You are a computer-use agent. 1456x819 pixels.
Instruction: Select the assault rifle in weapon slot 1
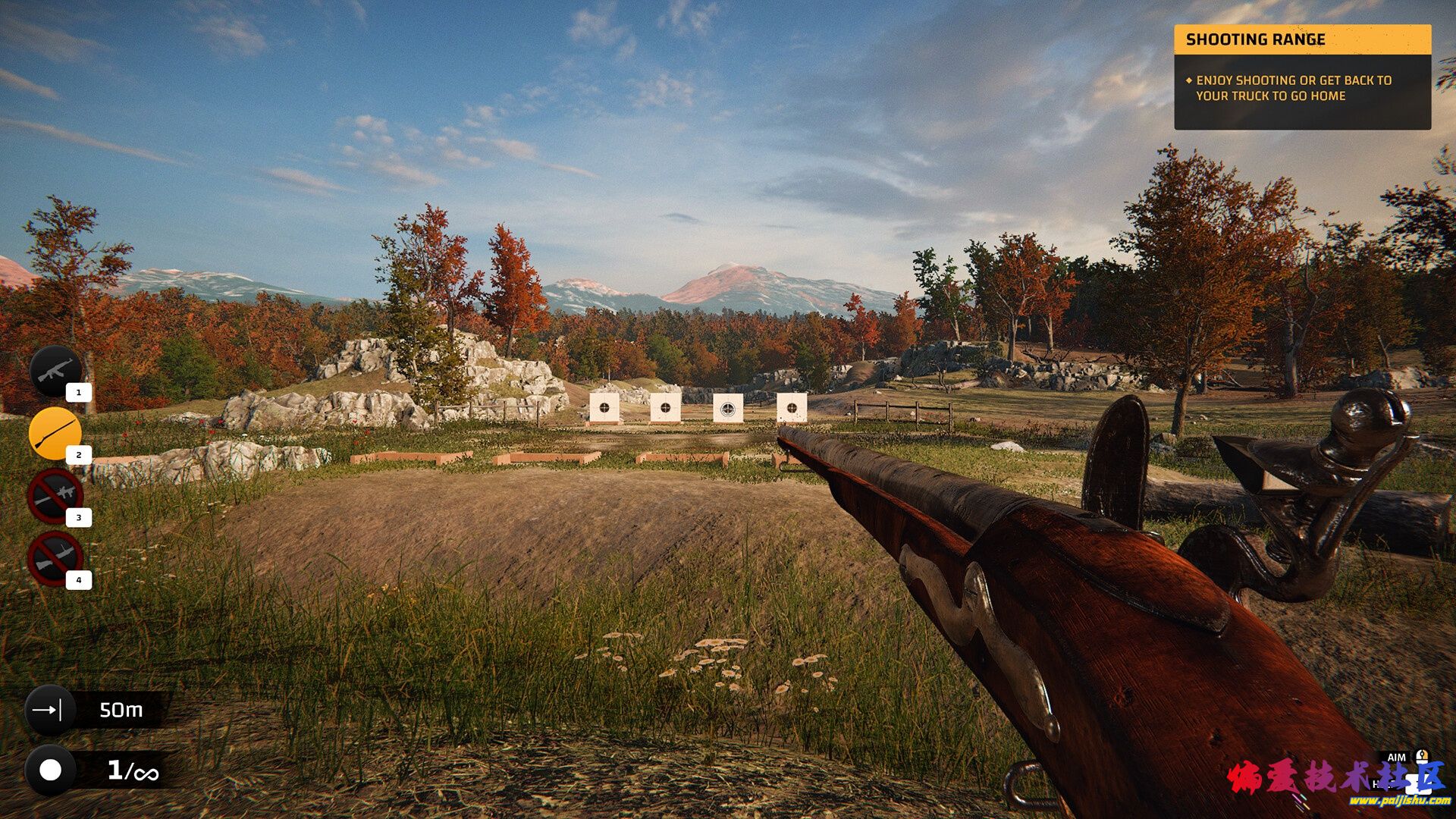point(55,372)
